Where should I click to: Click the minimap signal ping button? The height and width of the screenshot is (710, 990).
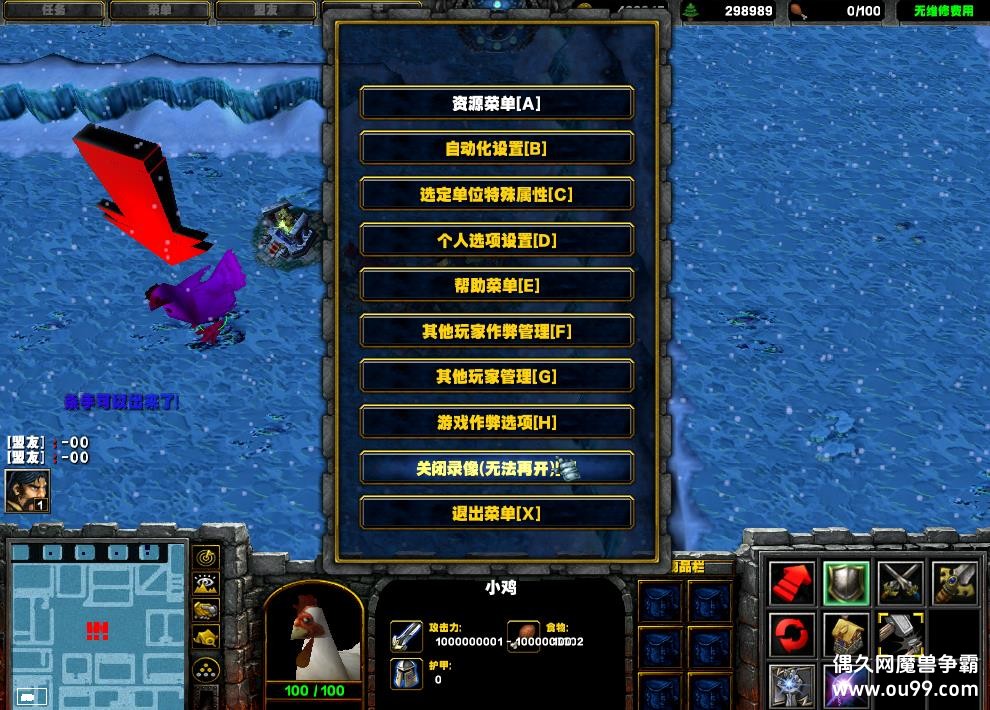click(x=207, y=557)
